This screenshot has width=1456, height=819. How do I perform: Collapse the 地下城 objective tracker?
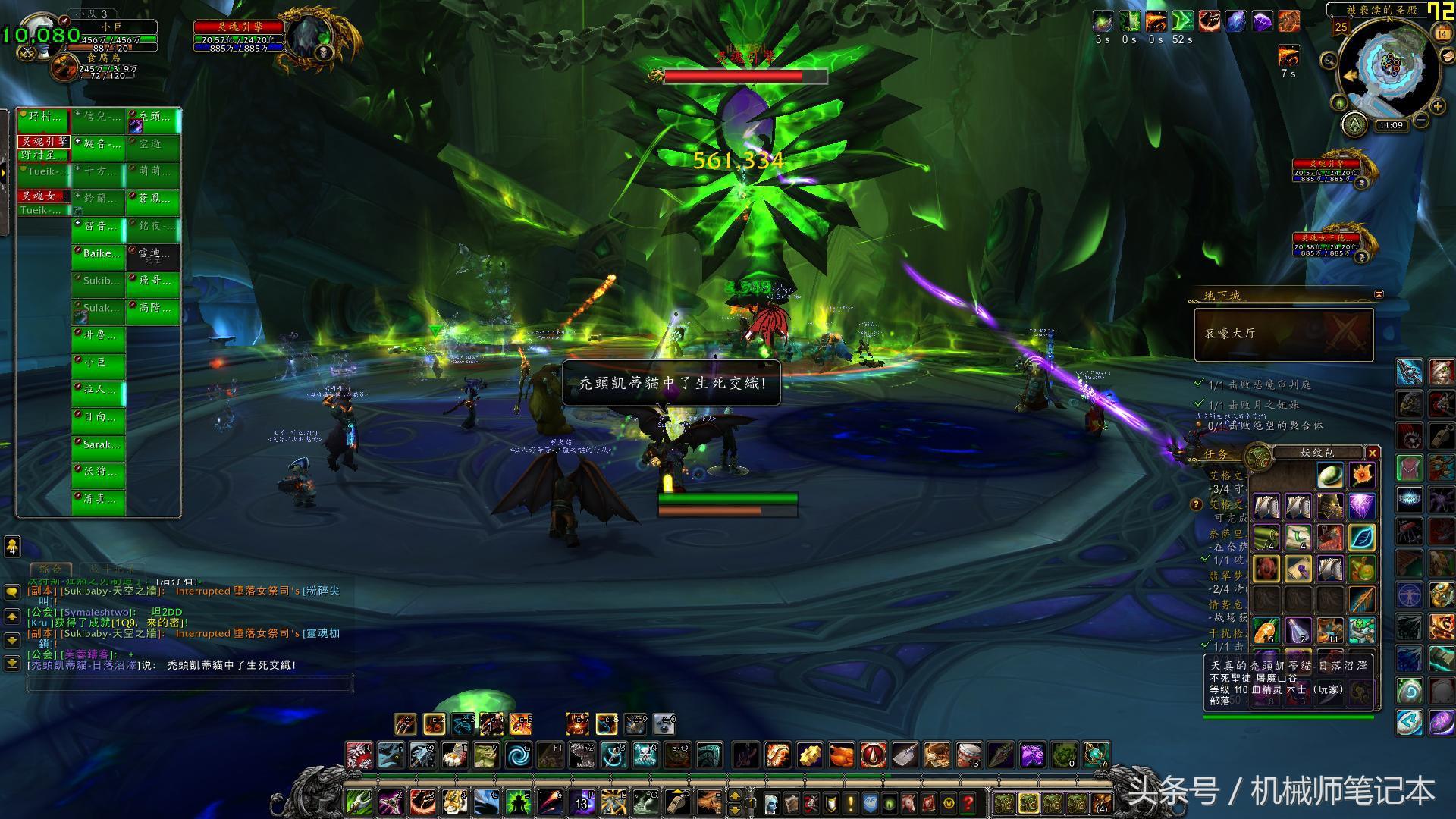(1379, 294)
